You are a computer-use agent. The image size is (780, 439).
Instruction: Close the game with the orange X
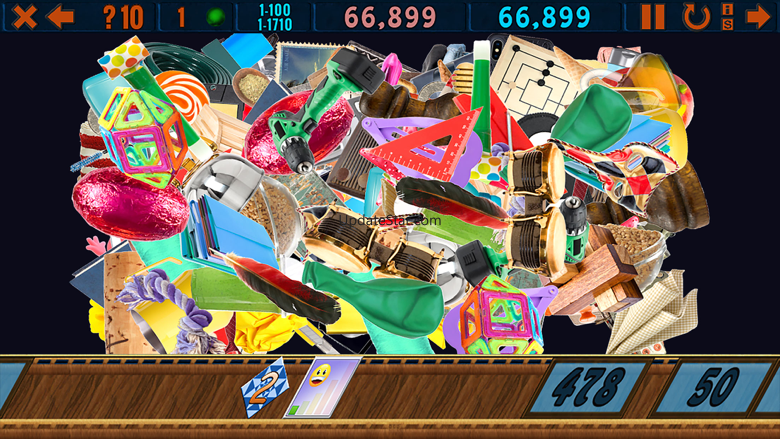(24, 16)
